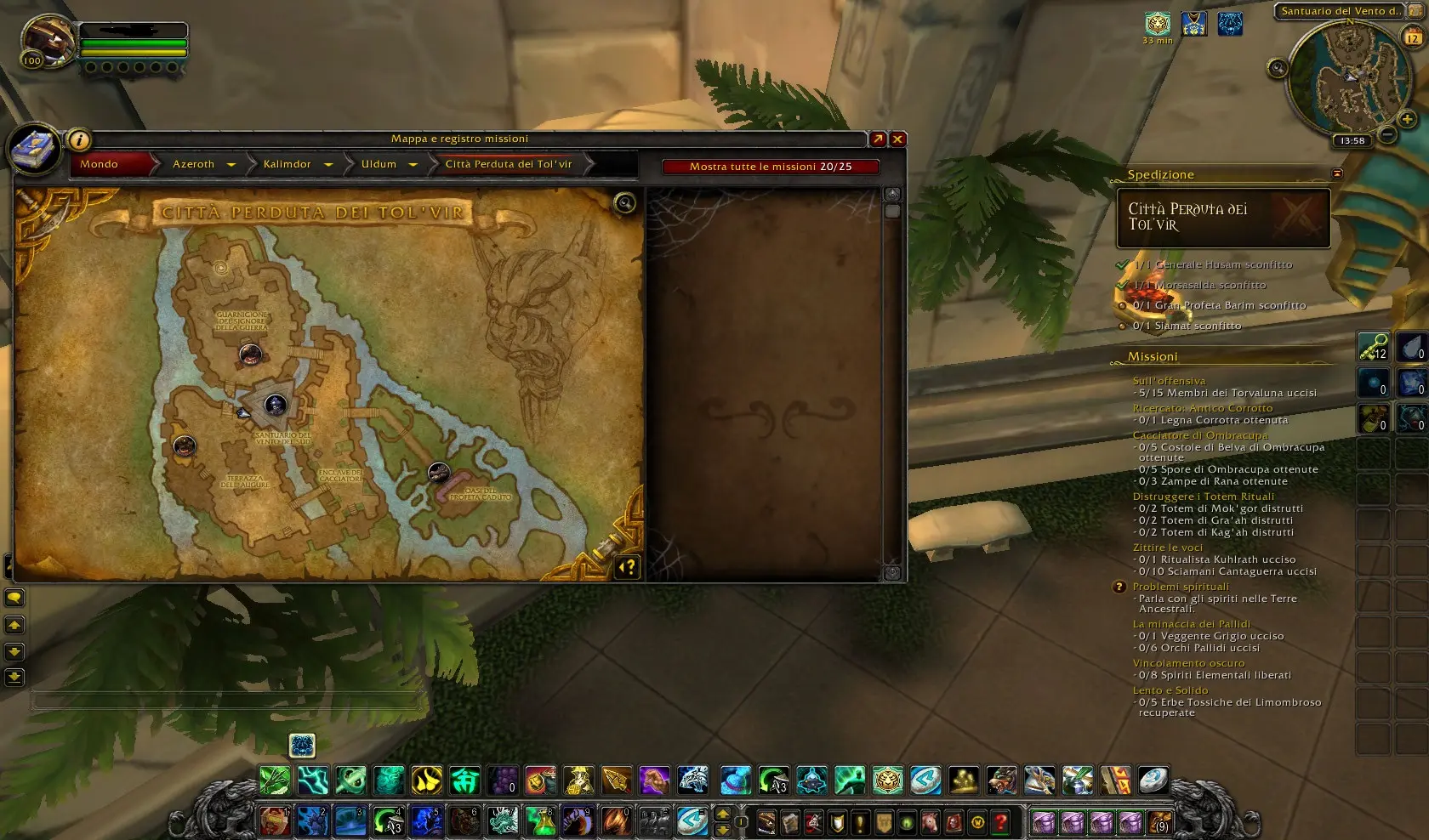Go to the Kalimdor map breadcrumb

click(288, 164)
